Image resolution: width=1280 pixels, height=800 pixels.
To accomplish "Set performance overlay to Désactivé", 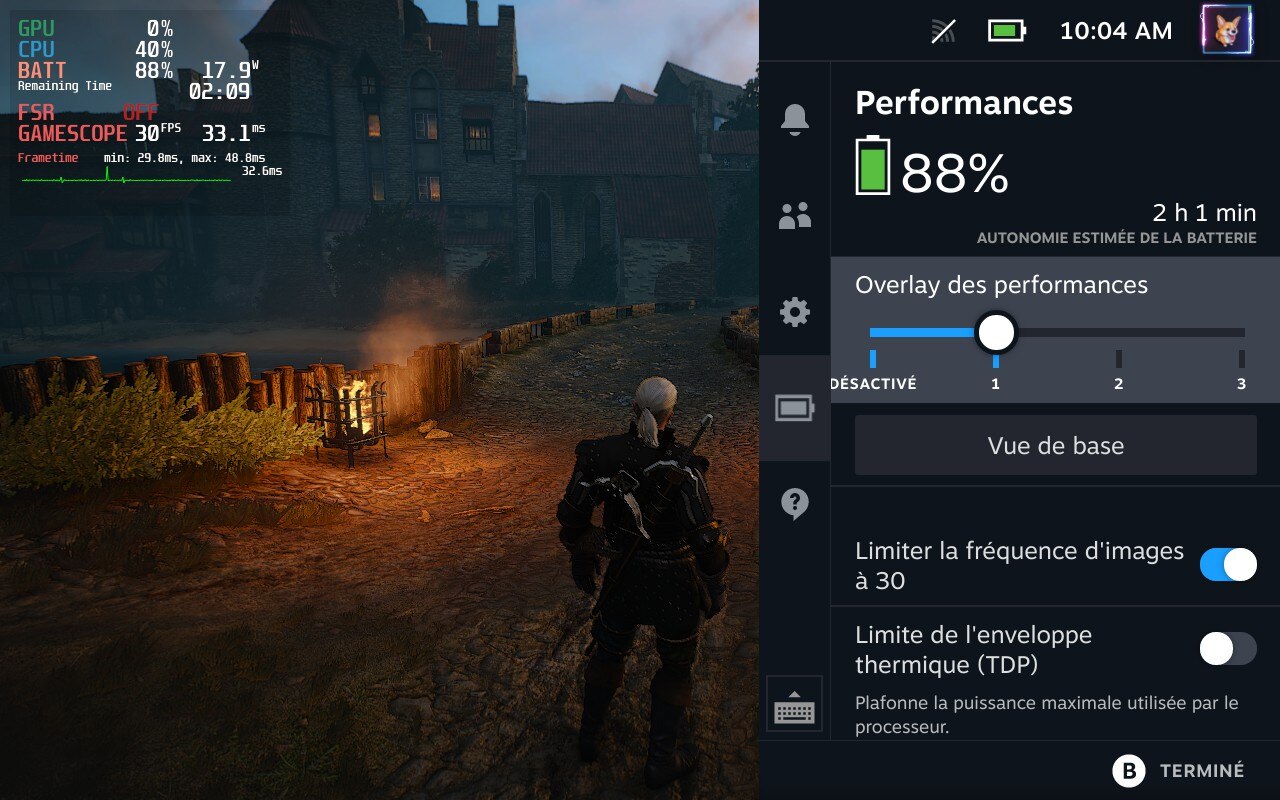I will pyautogui.click(x=873, y=333).
